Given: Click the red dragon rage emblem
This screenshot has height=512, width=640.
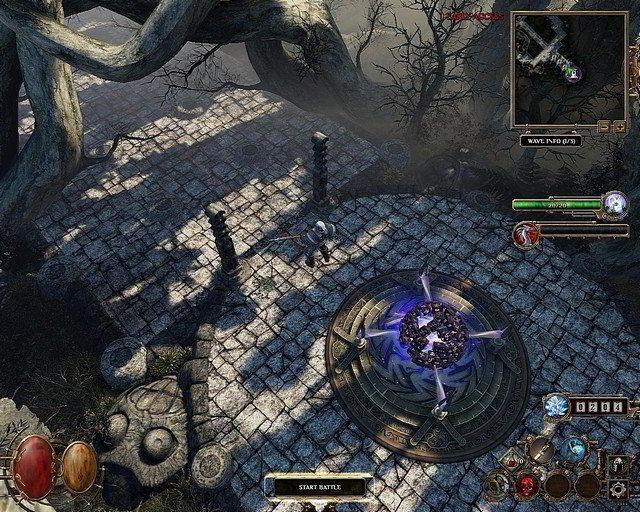Looking at the screenshot, I should coord(523,233).
